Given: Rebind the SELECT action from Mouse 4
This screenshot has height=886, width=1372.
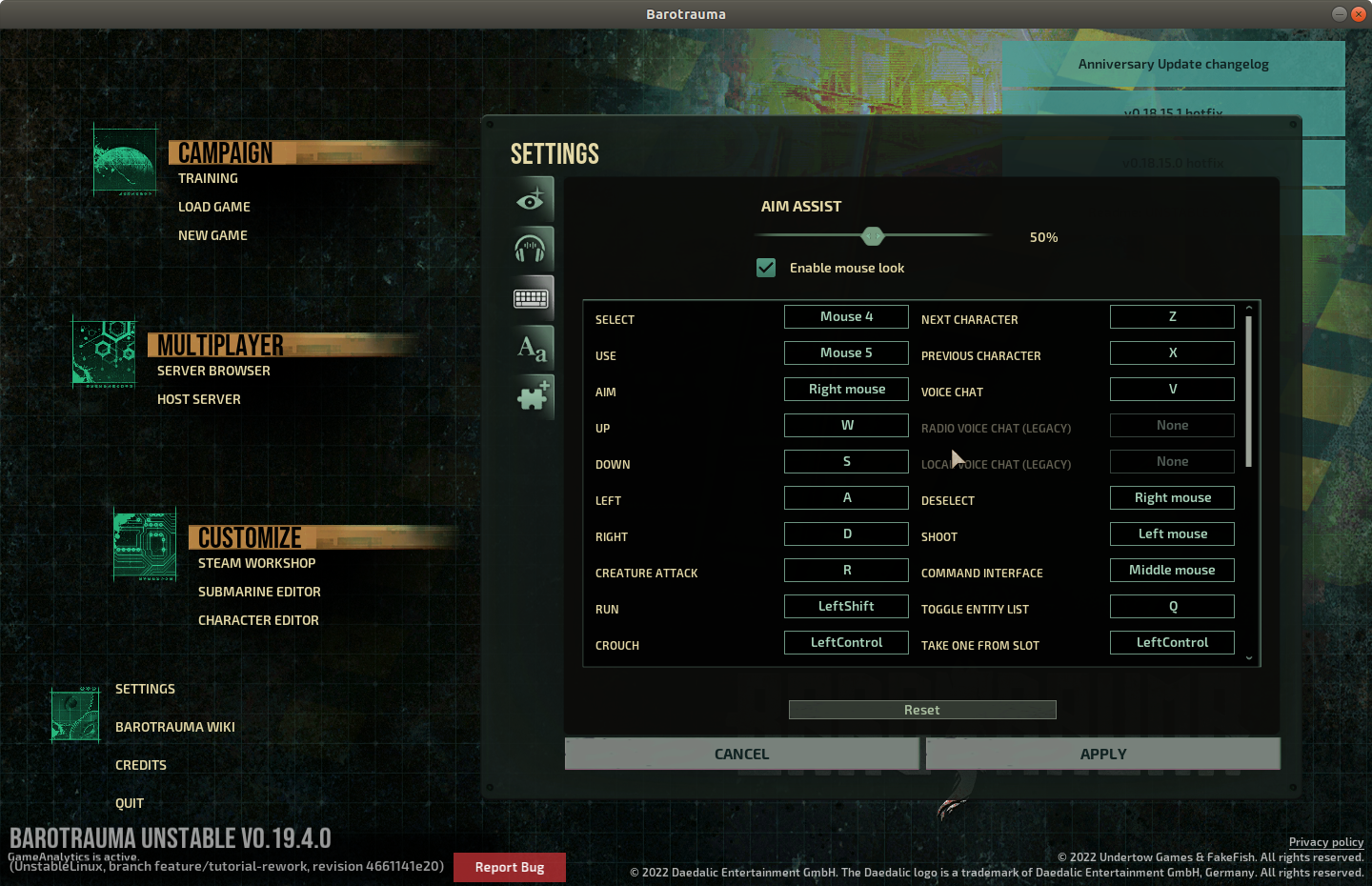Looking at the screenshot, I should coord(846,316).
